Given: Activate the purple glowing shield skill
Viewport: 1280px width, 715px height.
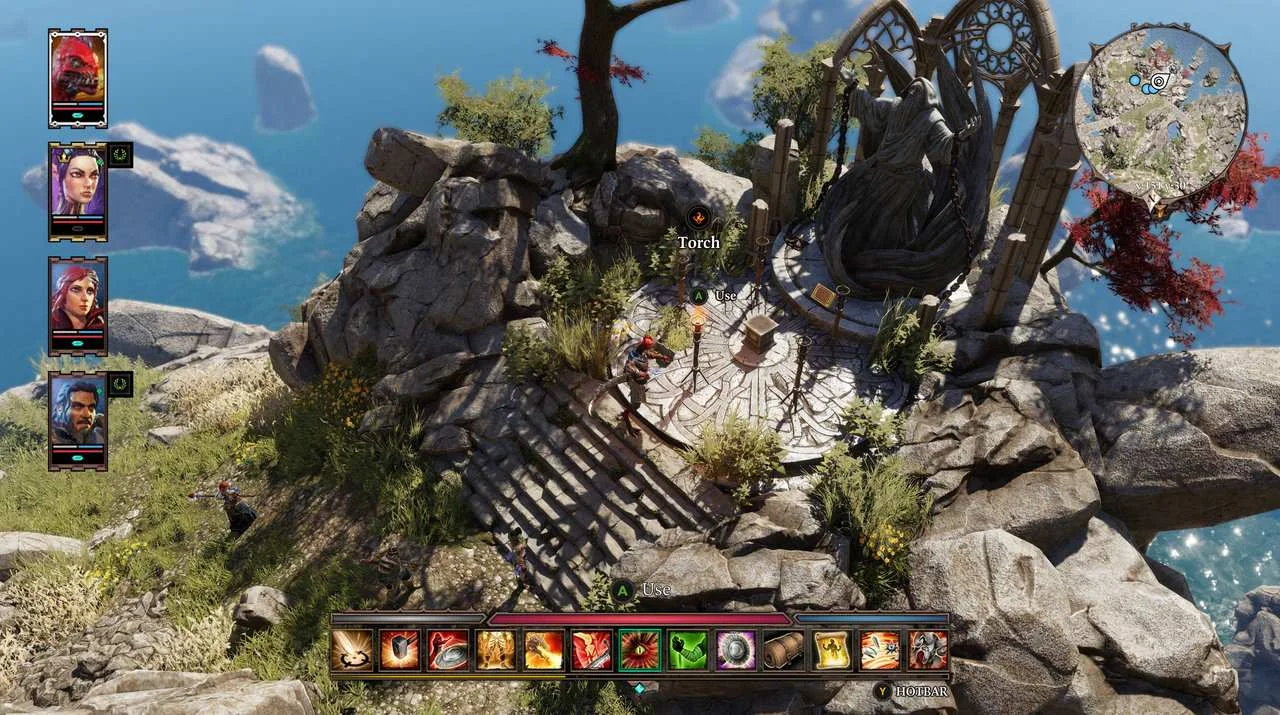Looking at the screenshot, I should tap(736, 650).
